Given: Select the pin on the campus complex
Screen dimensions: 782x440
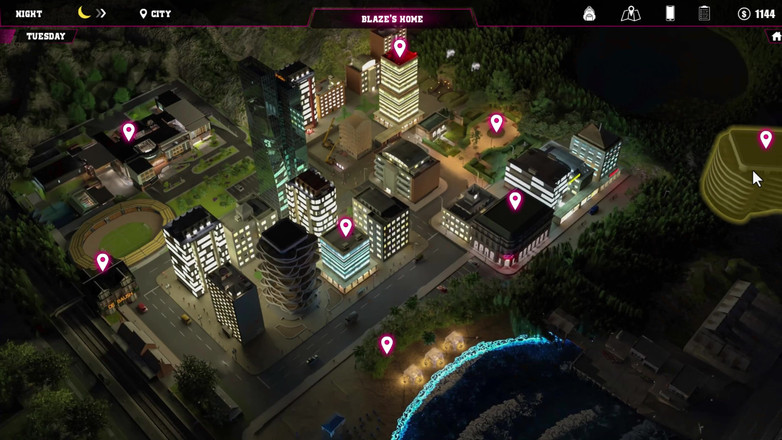Looking at the screenshot, I should (129, 131).
